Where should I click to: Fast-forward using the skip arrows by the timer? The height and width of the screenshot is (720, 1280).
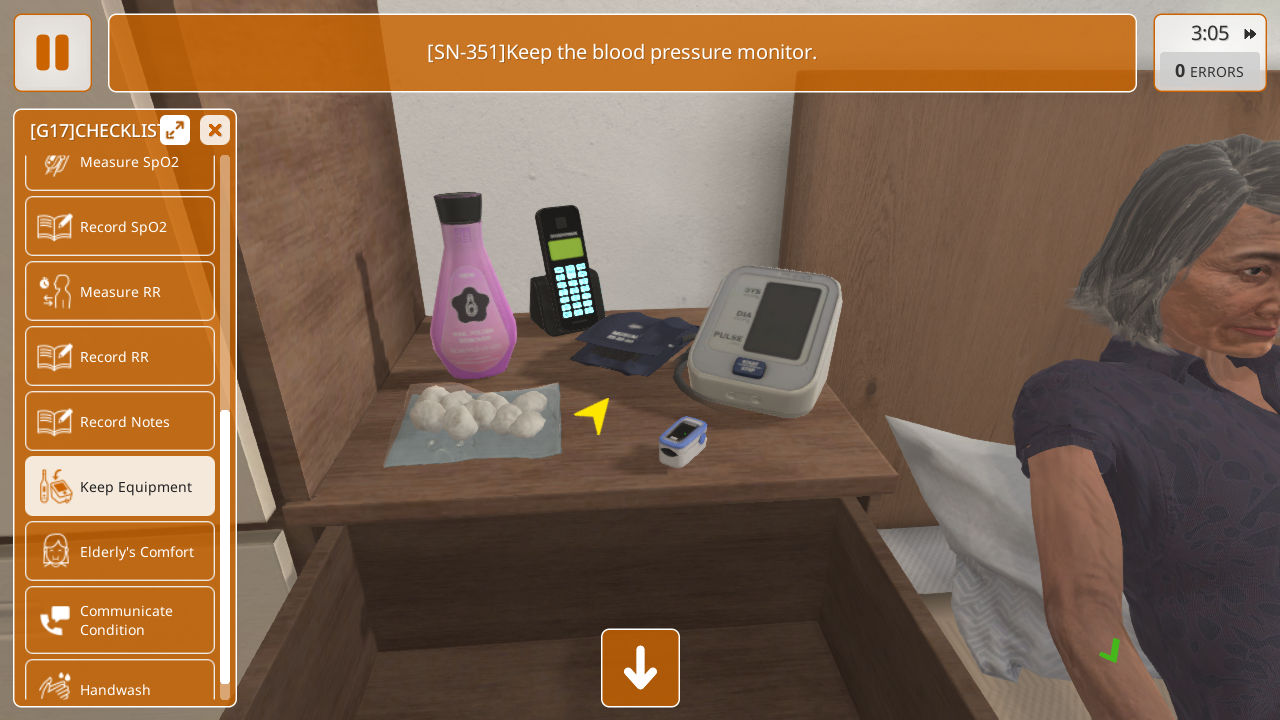click(1250, 34)
